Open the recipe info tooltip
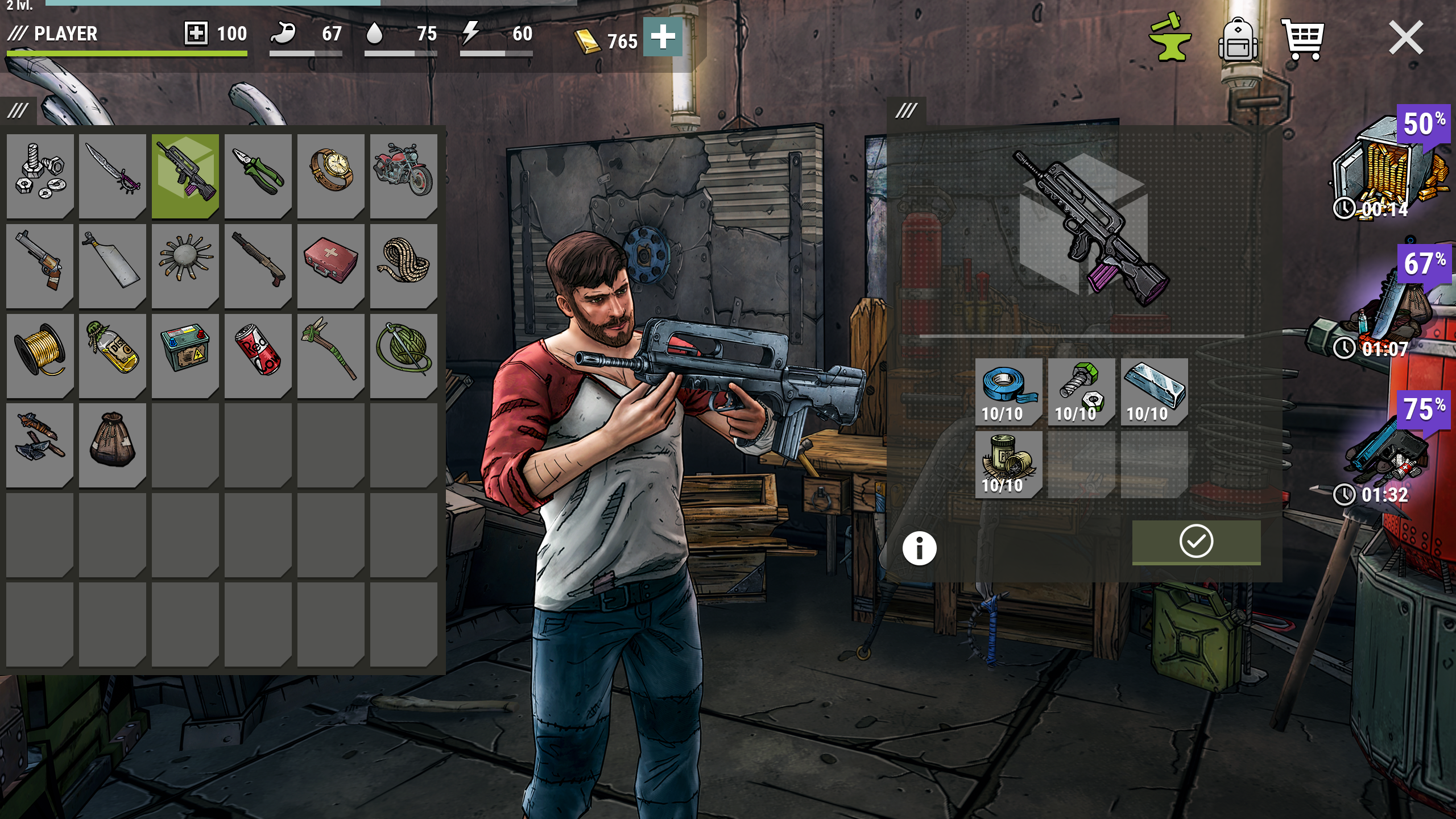This screenshot has width=1456, height=819. (920, 549)
